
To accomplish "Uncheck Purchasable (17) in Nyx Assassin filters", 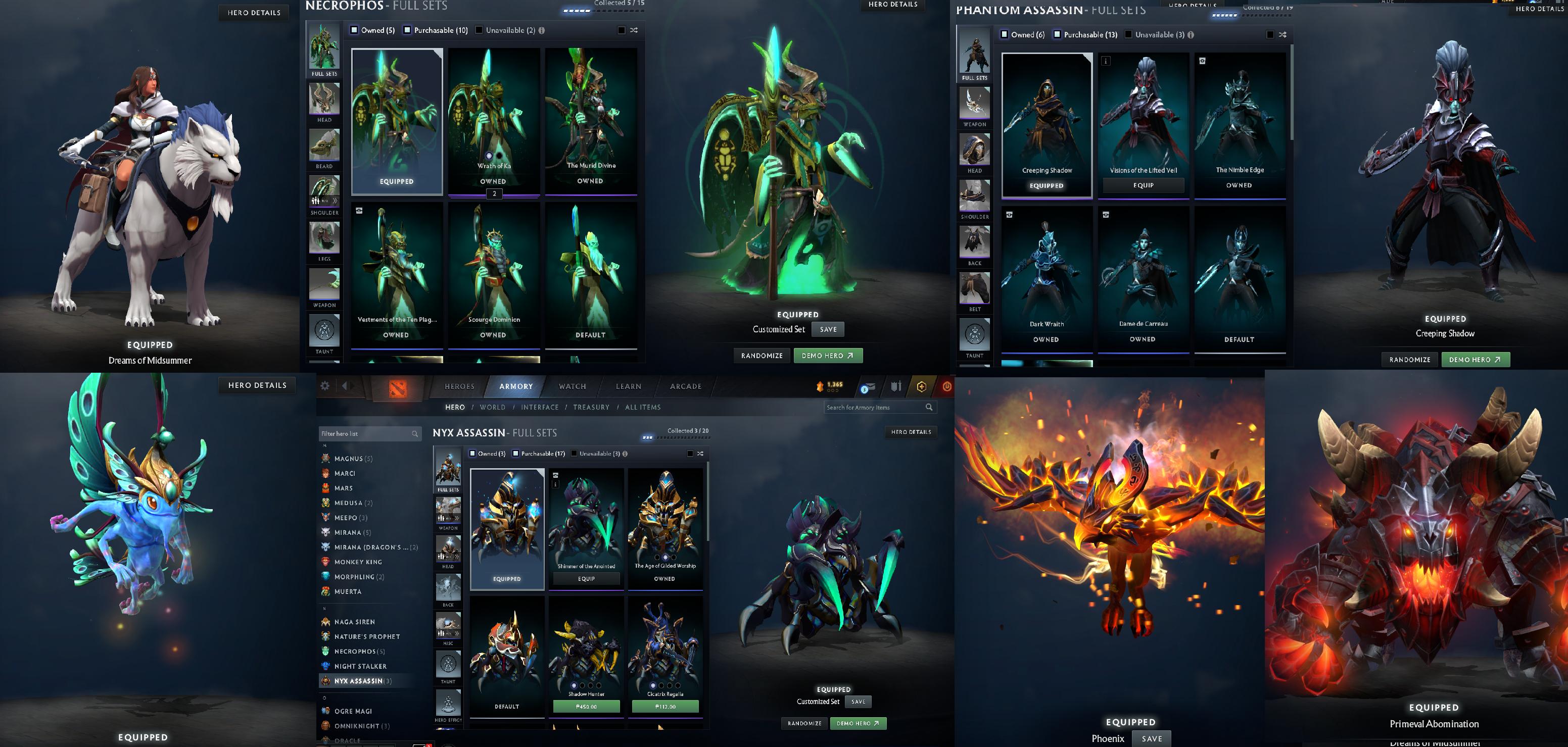I will pyautogui.click(x=515, y=453).
